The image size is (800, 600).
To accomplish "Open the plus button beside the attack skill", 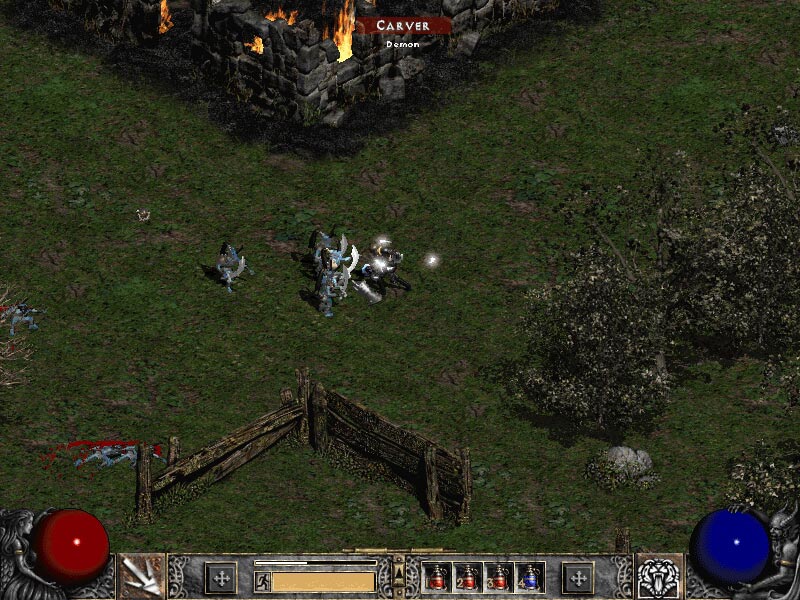I will pyautogui.click(x=220, y=577).
